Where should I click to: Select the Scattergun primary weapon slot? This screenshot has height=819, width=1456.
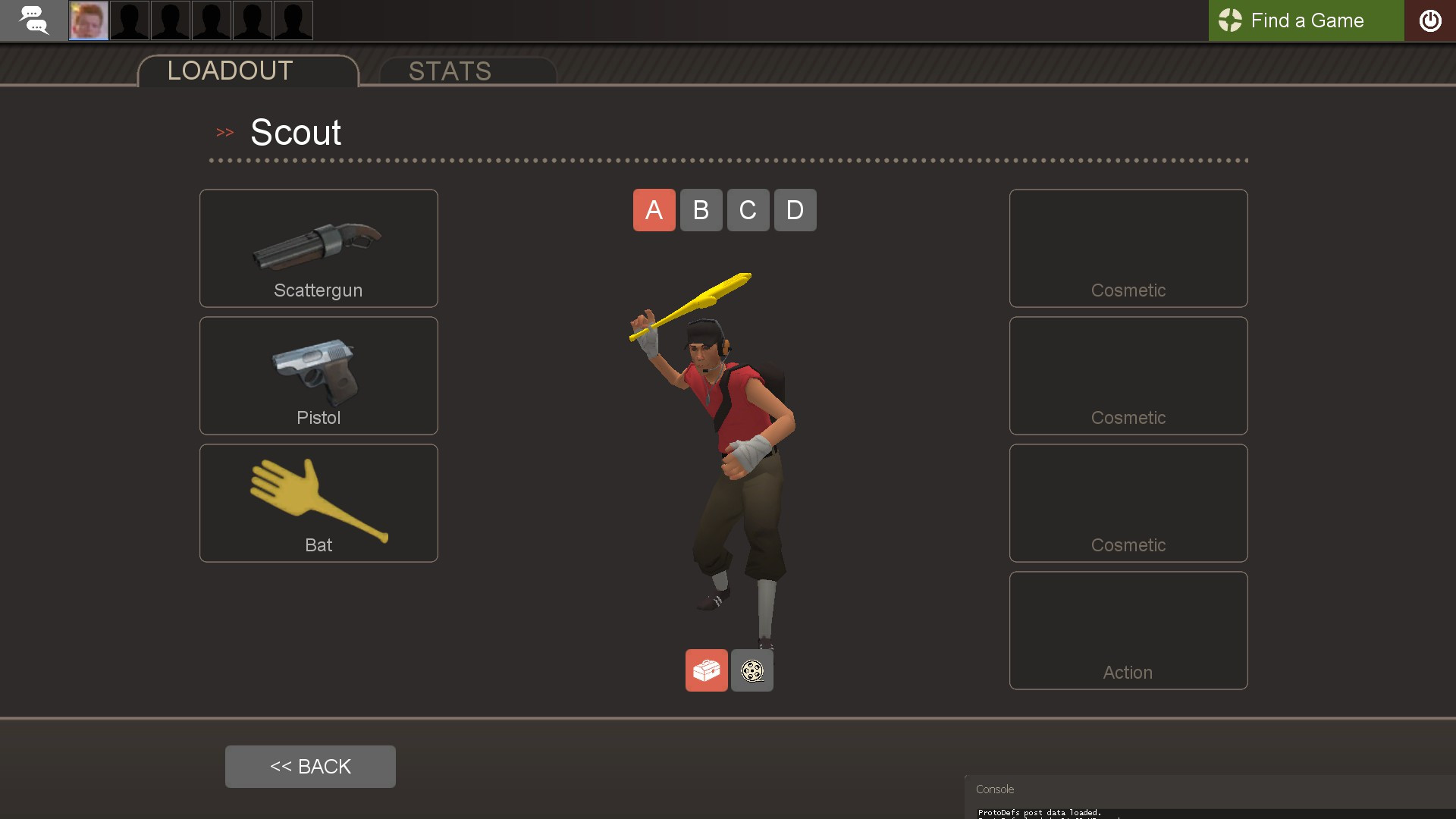(318, 248)
